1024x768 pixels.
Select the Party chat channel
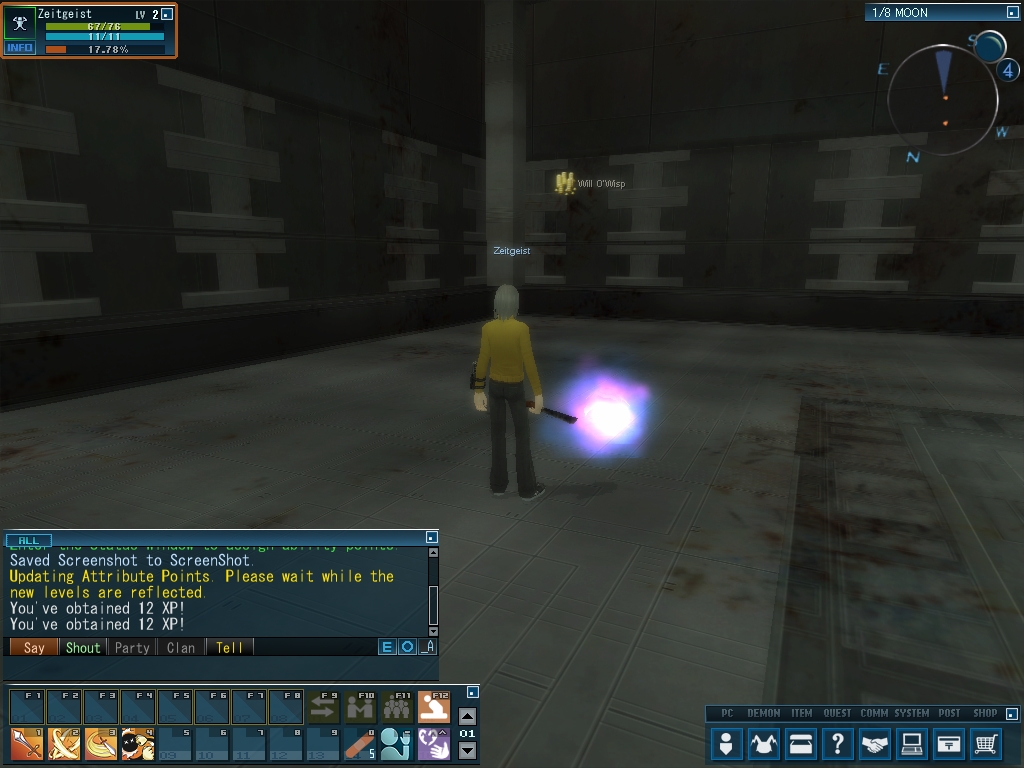[132, 647]
